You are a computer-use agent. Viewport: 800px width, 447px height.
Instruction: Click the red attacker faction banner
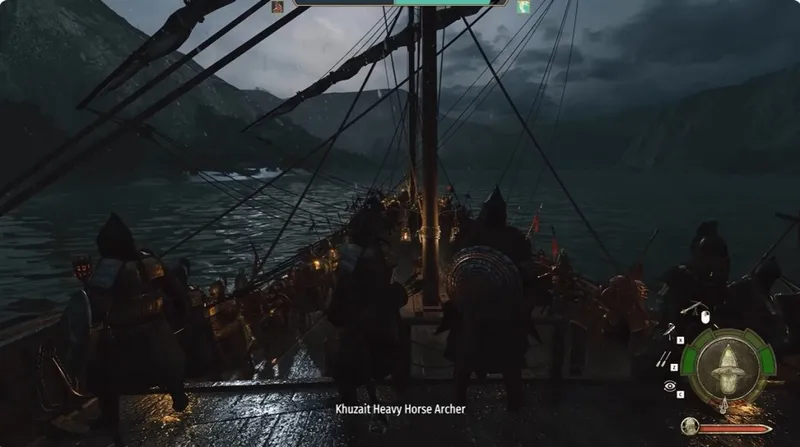(x=278, y=7)
